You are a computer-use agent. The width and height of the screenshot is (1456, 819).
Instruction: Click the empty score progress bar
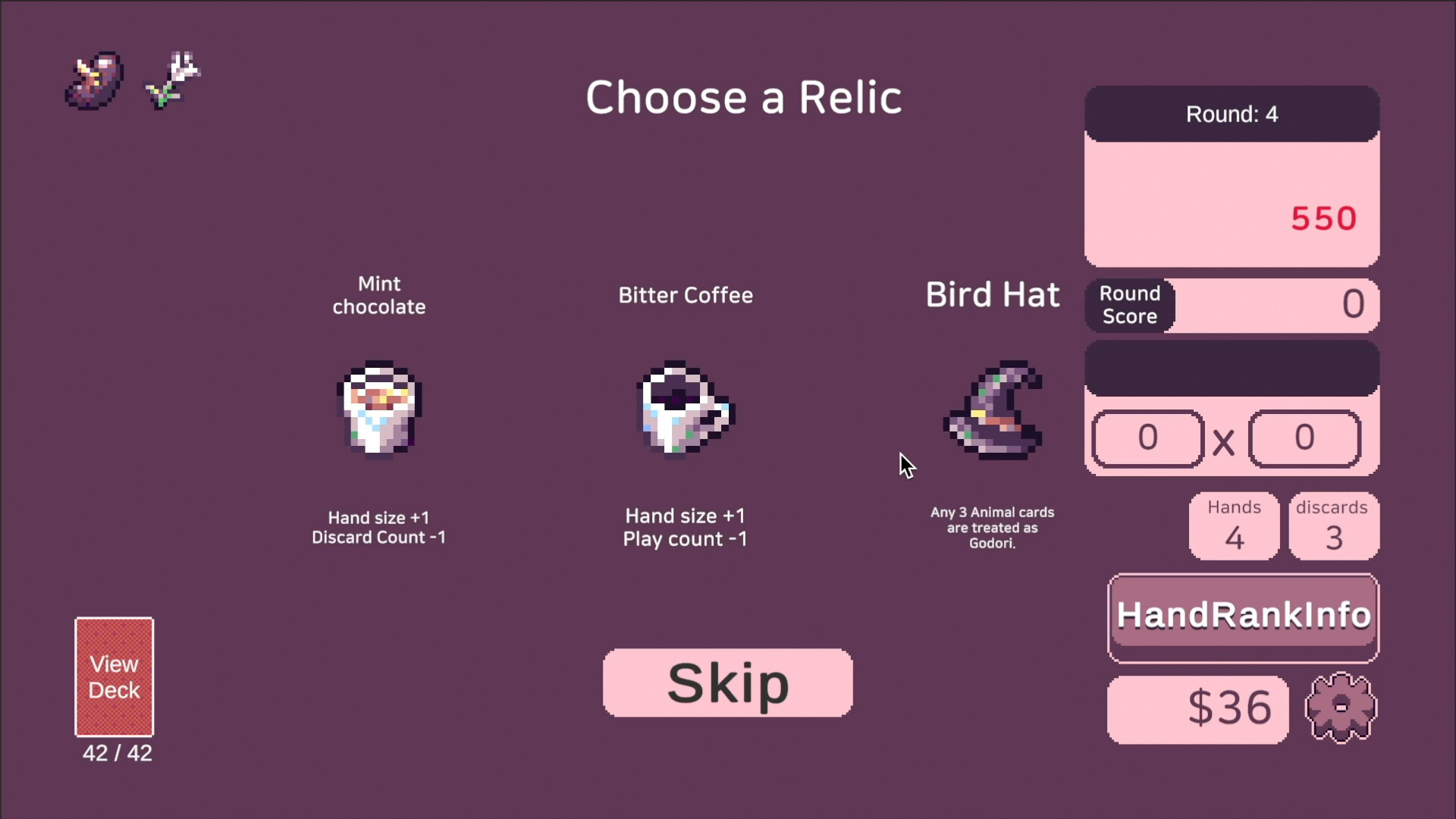point(1232,368)
